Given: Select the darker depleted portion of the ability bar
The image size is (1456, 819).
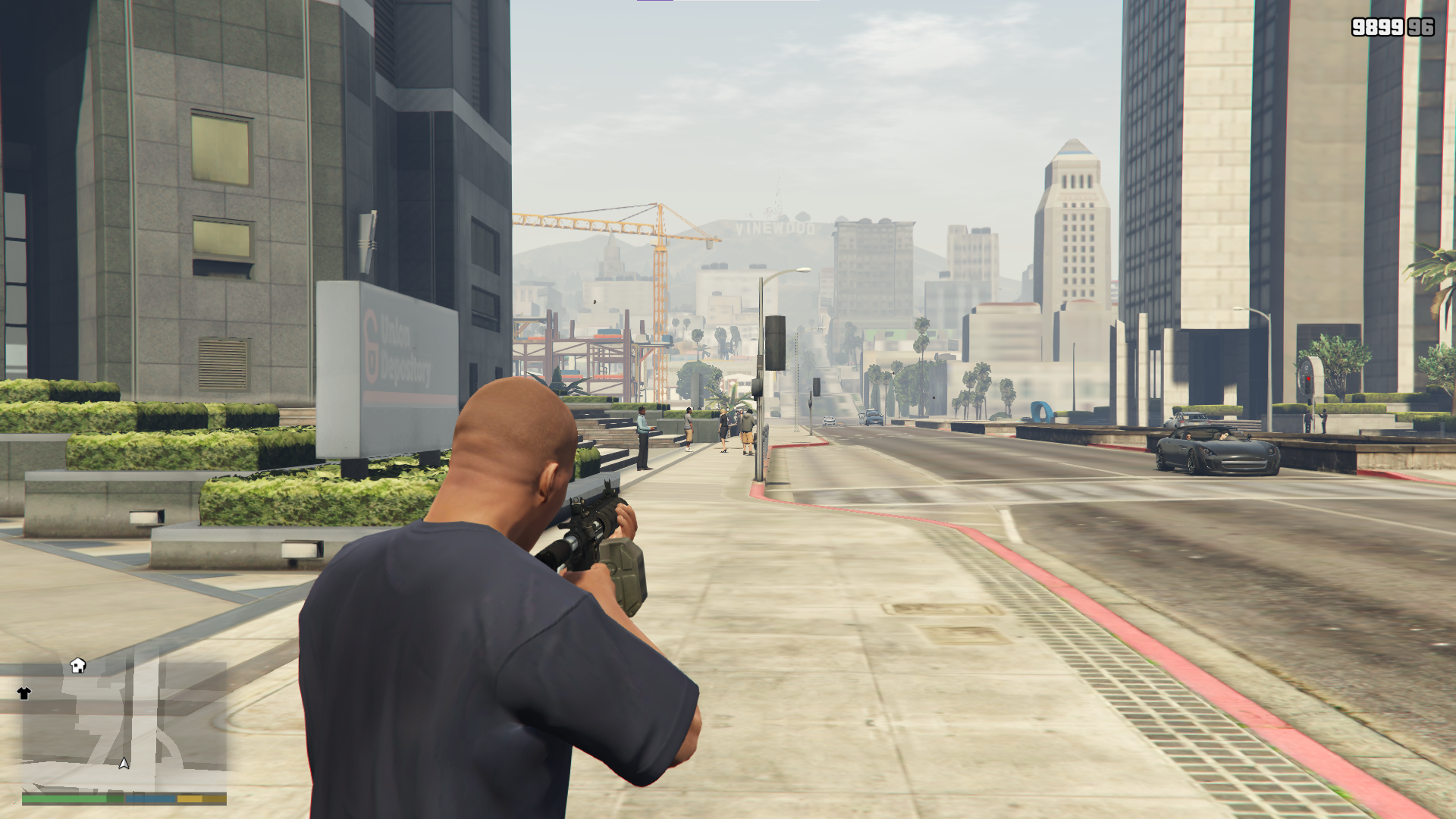Looking at the screenshot, I should tap(216, 798).
